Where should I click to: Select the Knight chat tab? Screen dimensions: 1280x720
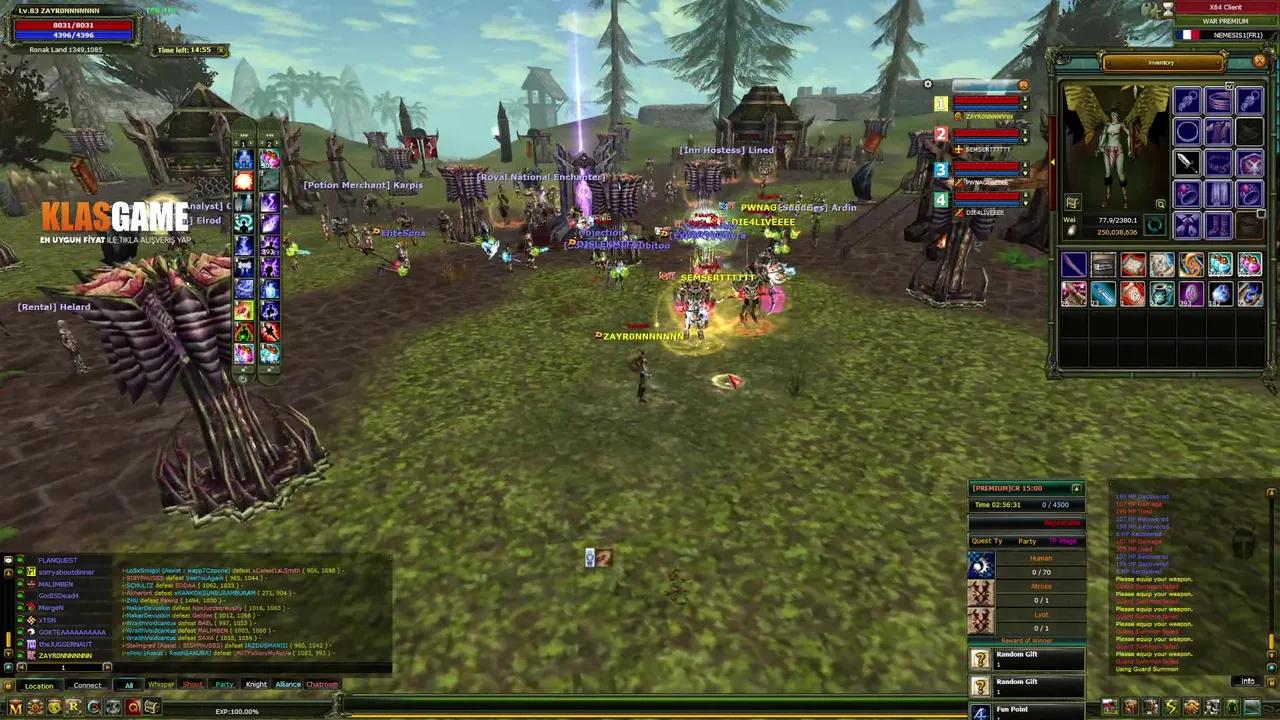tap(256, 685)
